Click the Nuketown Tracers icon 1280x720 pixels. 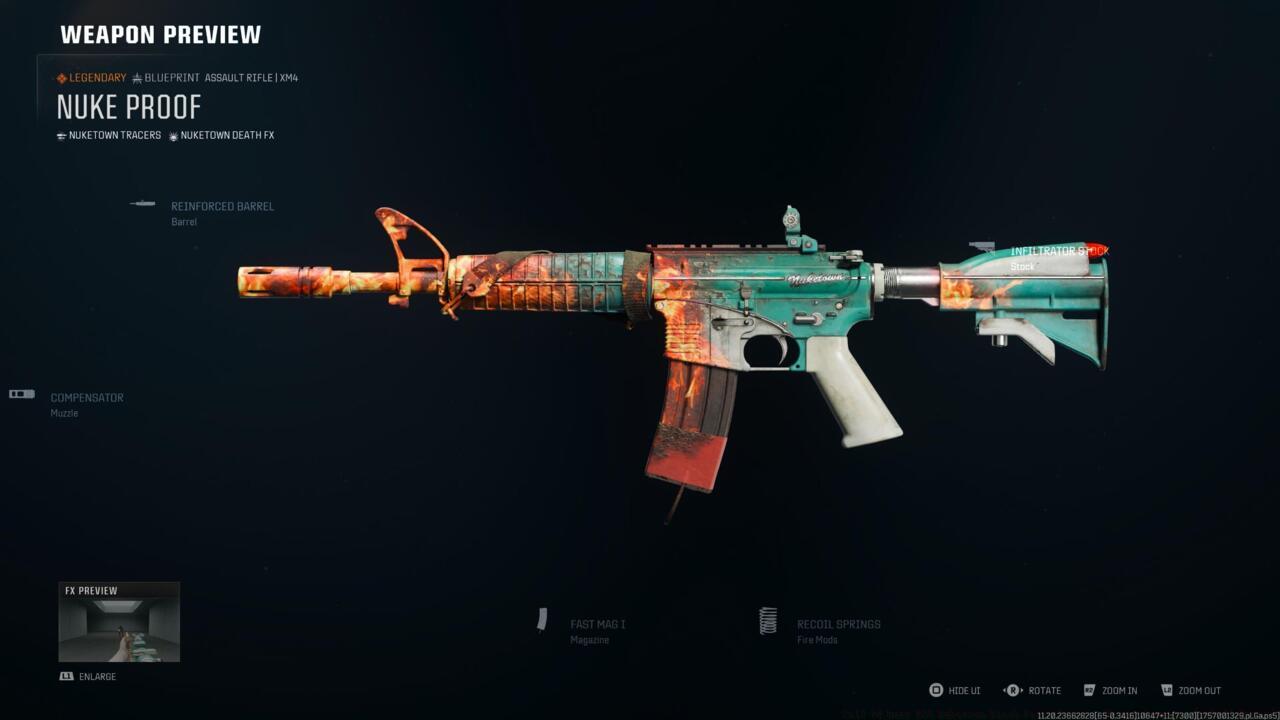[62, 135]
